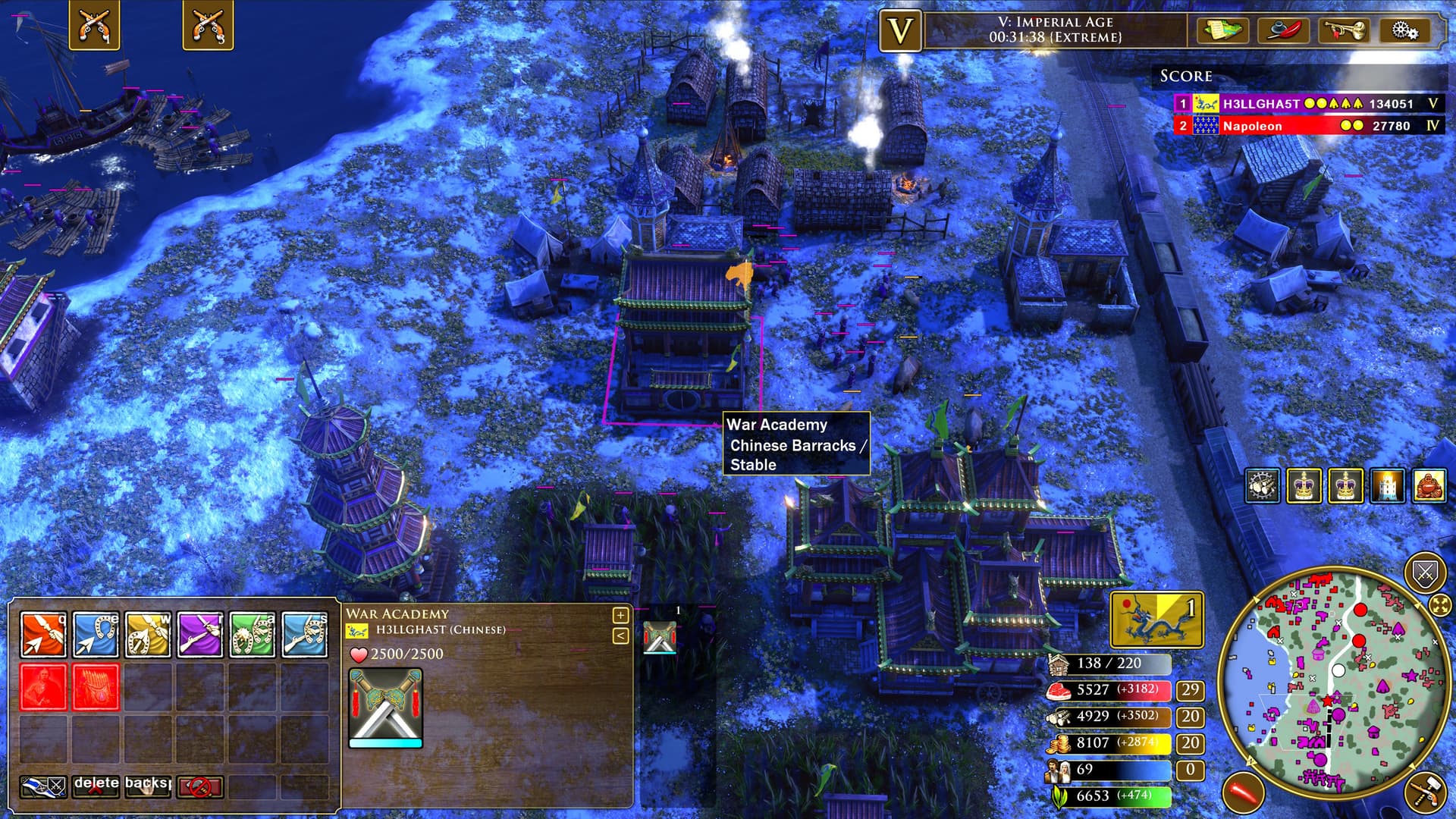This screenshot has height=819, width=1456.
Task: Select the green banner army button
Action: 253,634
